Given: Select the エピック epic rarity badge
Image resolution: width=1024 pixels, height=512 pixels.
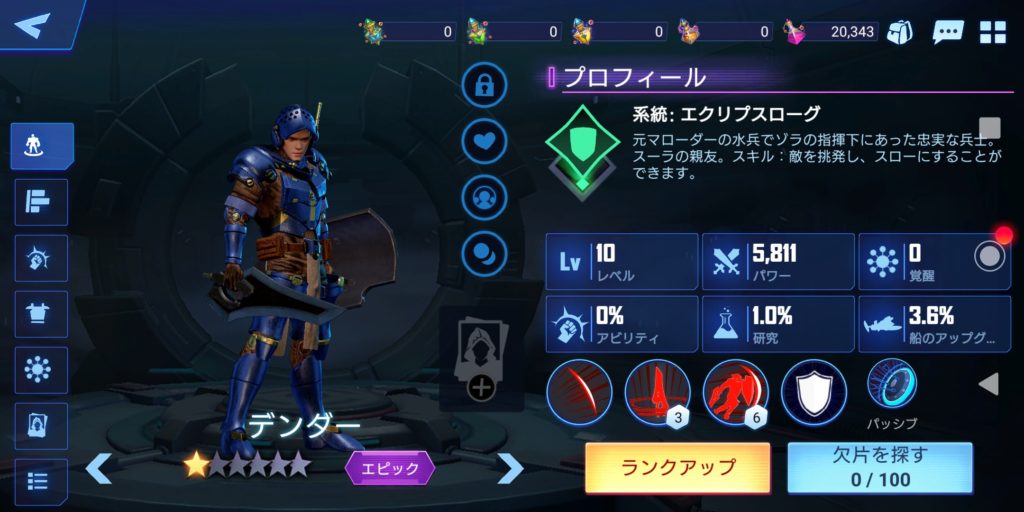Looking at the screenshot, I should [390, 467].
